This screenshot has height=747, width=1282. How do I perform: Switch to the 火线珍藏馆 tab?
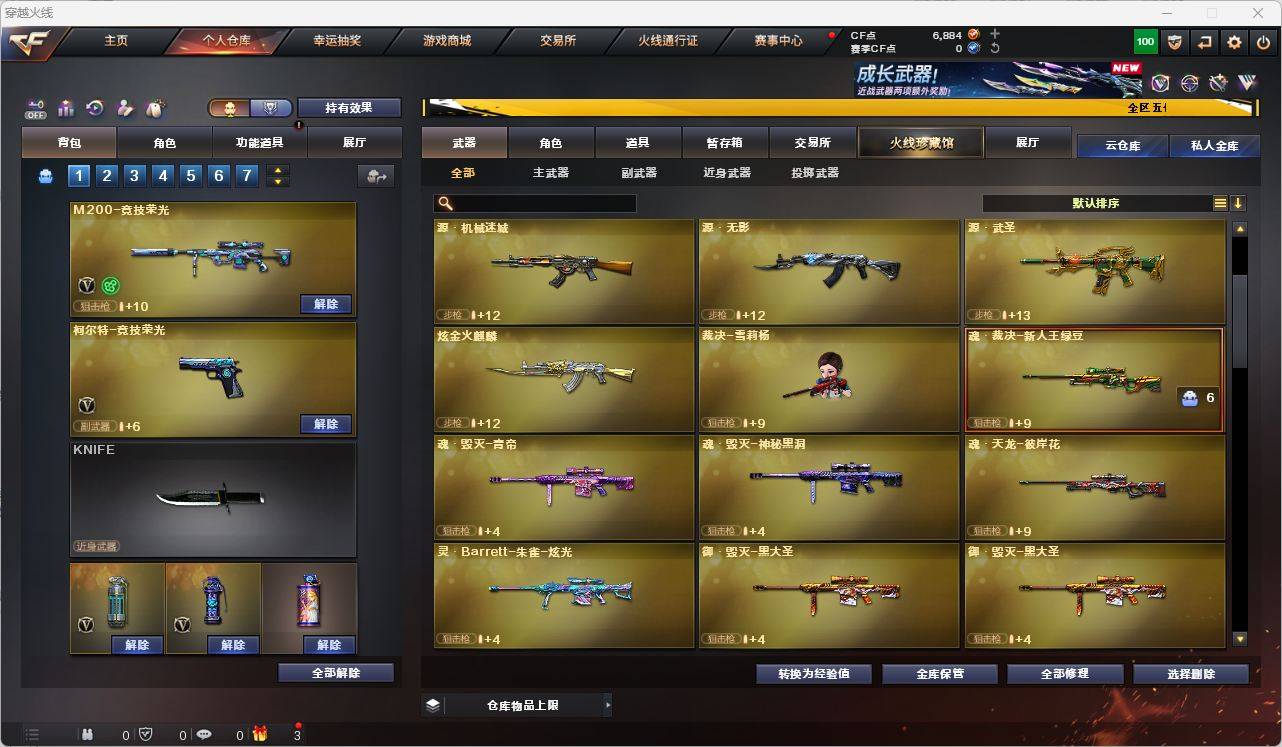tap(920, 142)
